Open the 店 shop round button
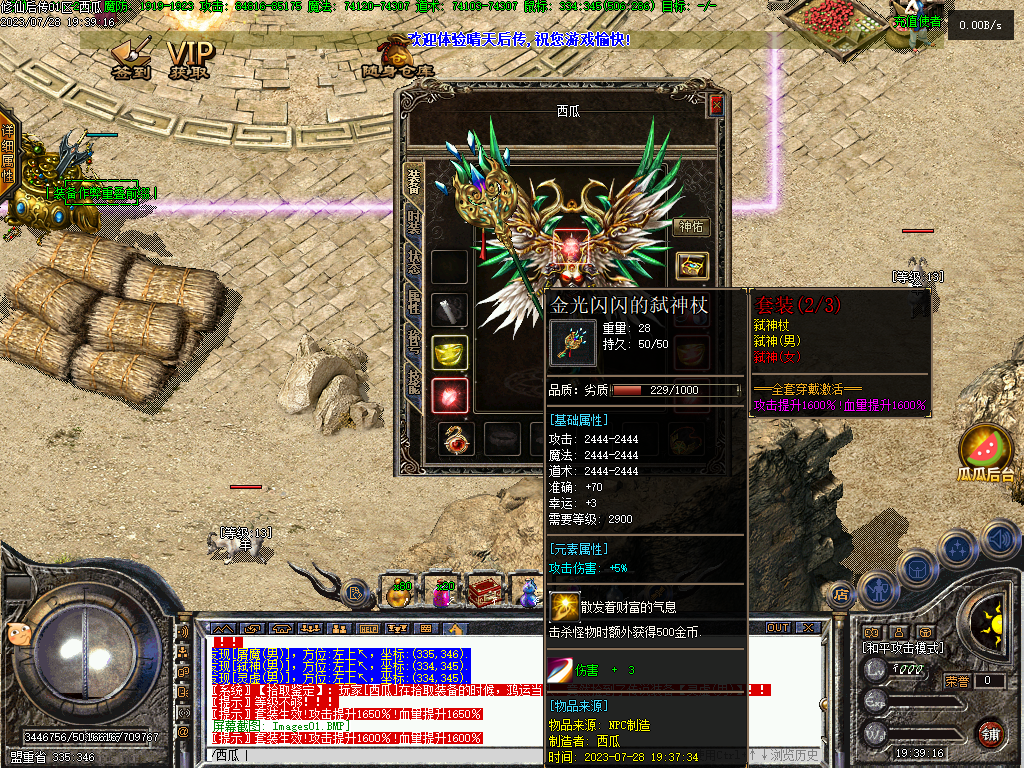 (841, 592)
